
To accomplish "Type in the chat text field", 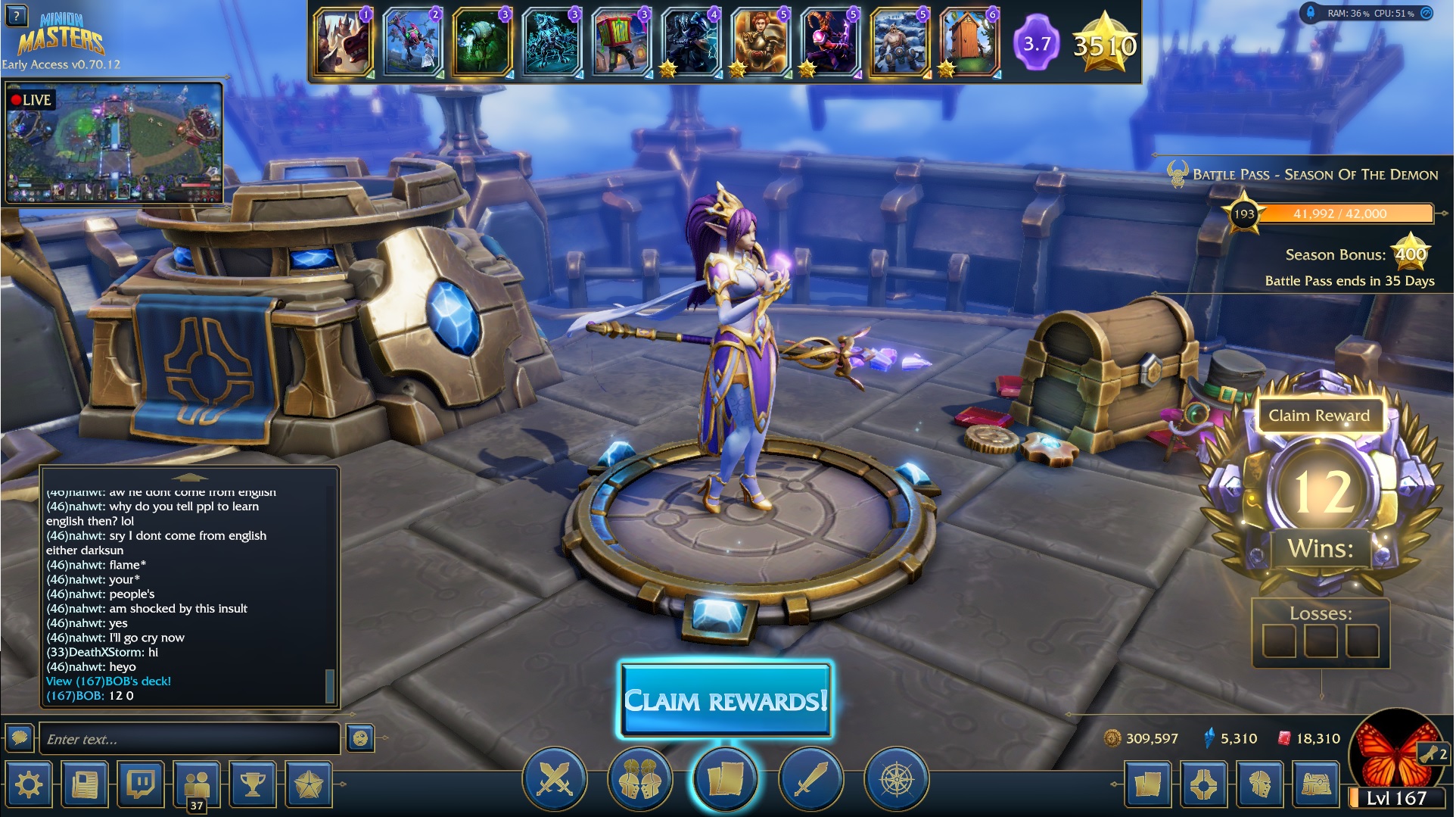I will click(189, 739).
